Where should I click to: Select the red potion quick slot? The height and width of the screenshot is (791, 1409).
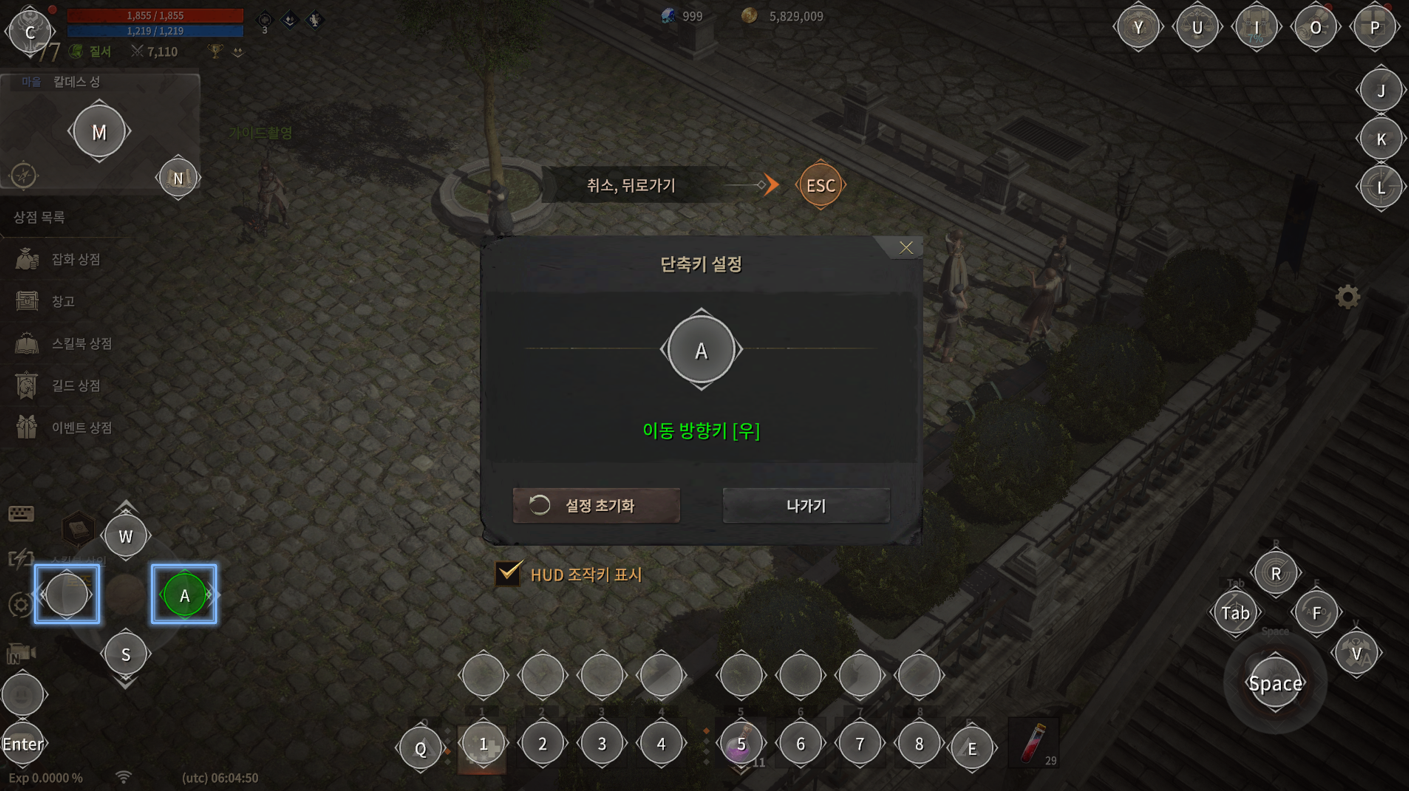(x=1034, y=744)
